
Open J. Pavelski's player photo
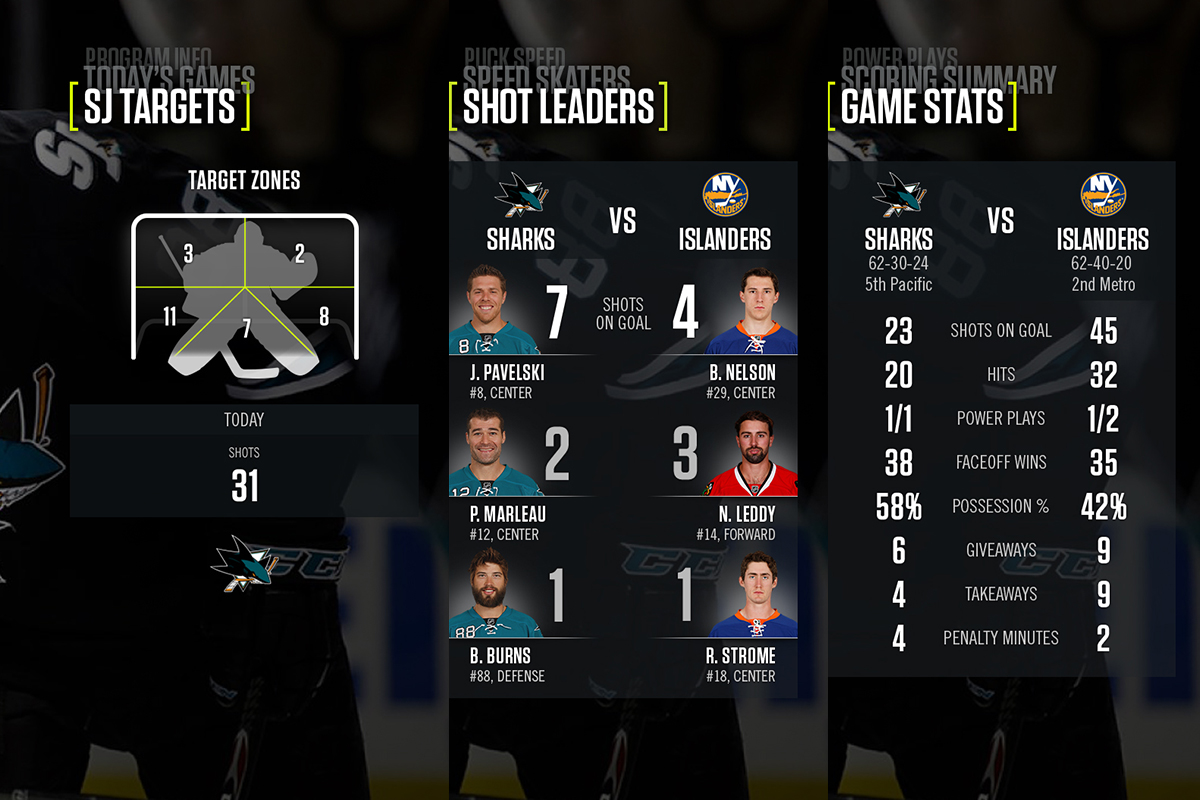tap(495, 310)
